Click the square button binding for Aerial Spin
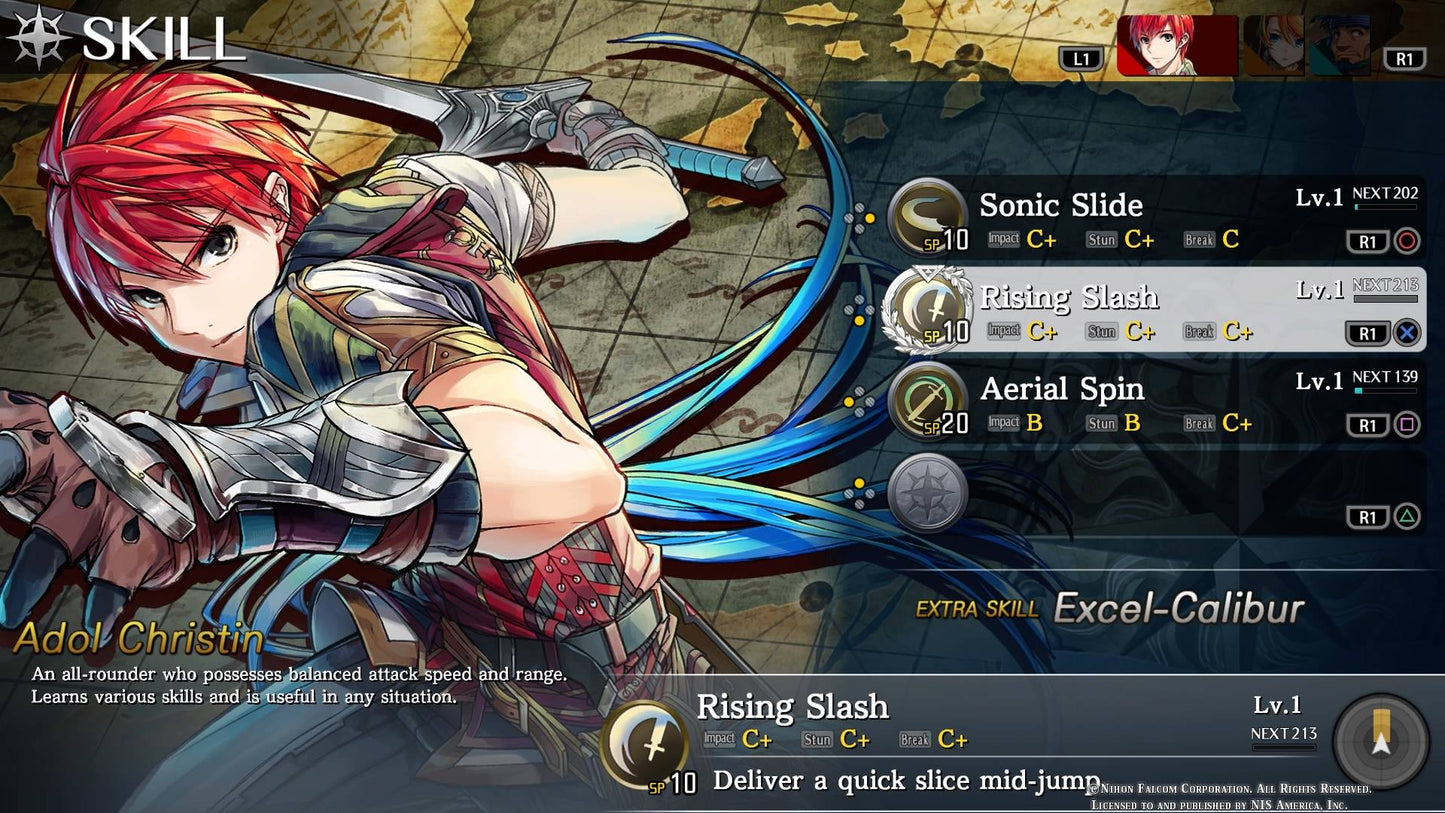This screenshot has width=1445, height=813. click(x=1406, y=425)
